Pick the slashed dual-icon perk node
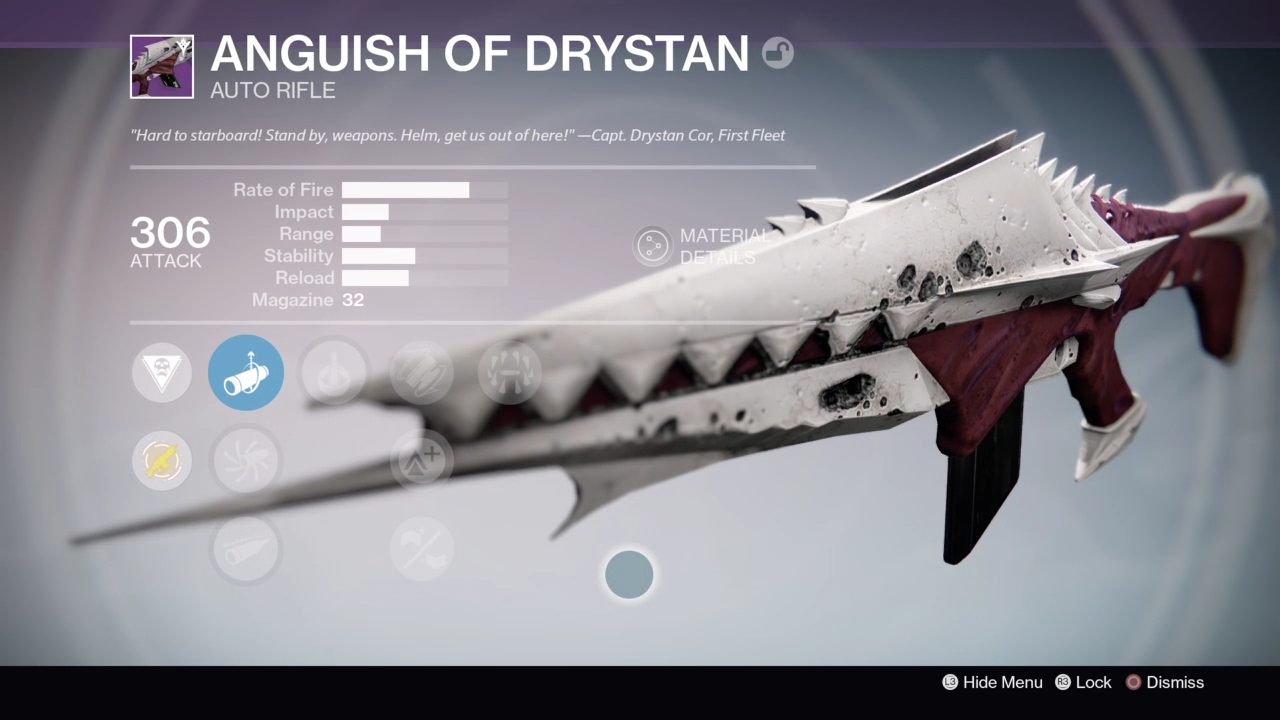 point(422,549)
